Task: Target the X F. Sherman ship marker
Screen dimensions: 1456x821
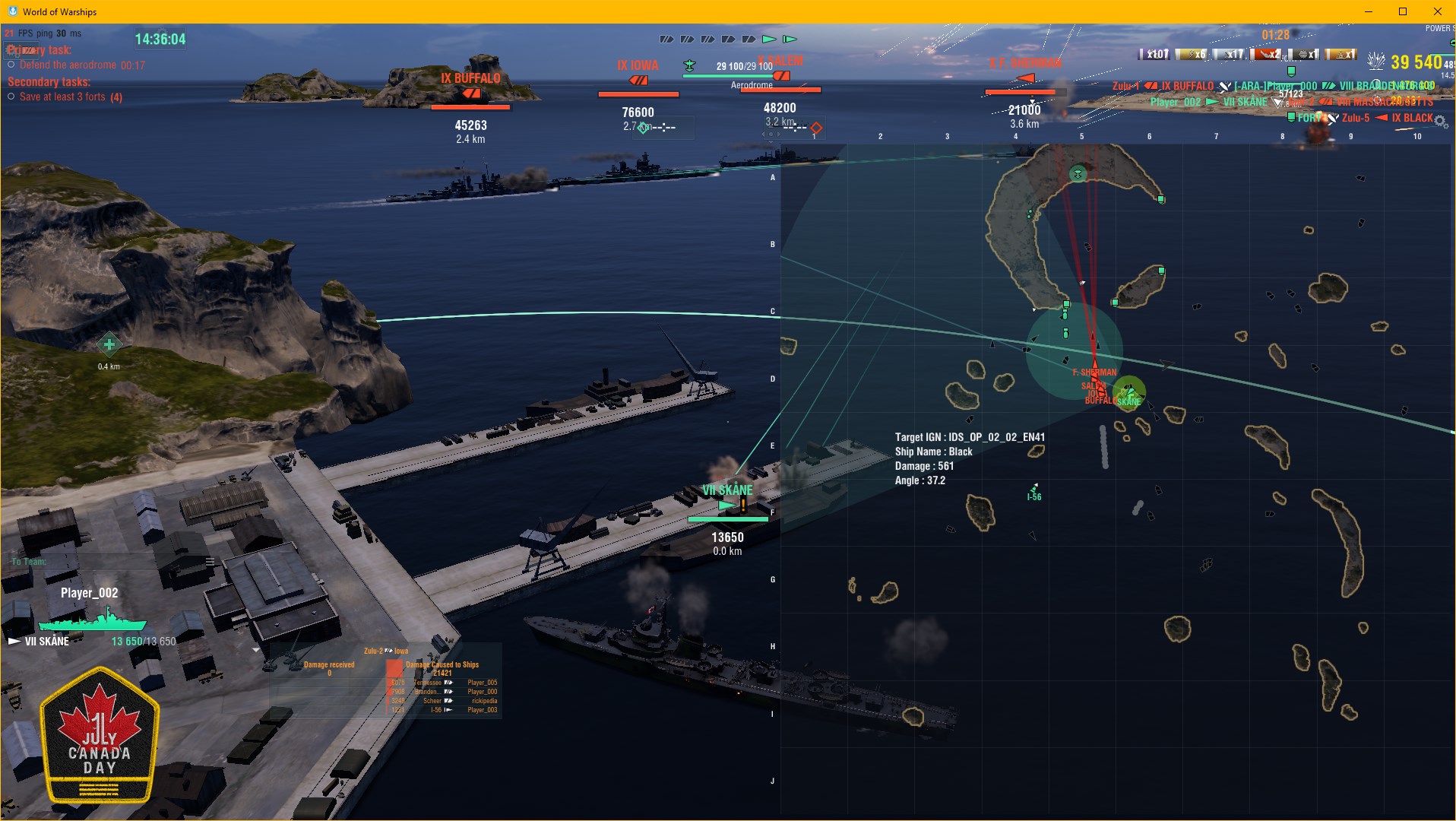Action: coord(1025,78)
